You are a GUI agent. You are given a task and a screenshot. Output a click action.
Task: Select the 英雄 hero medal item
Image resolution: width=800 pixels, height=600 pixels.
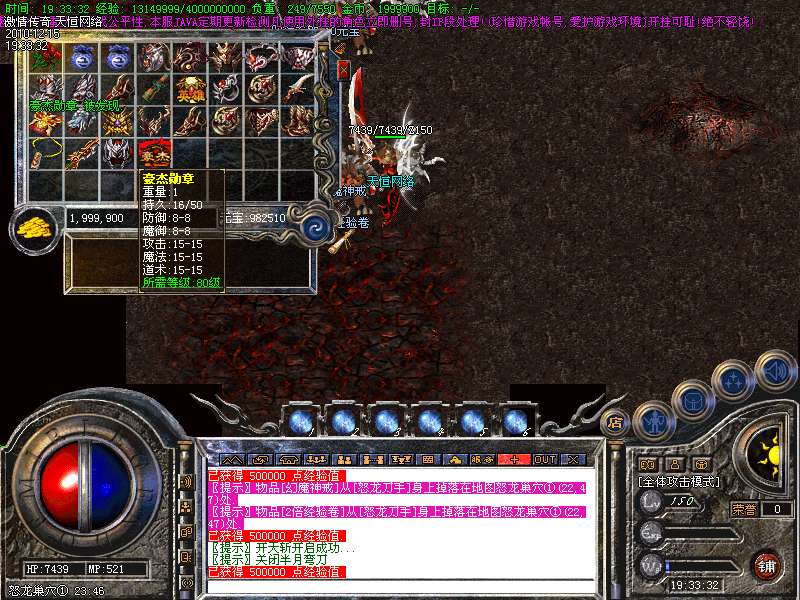[189, 90]
